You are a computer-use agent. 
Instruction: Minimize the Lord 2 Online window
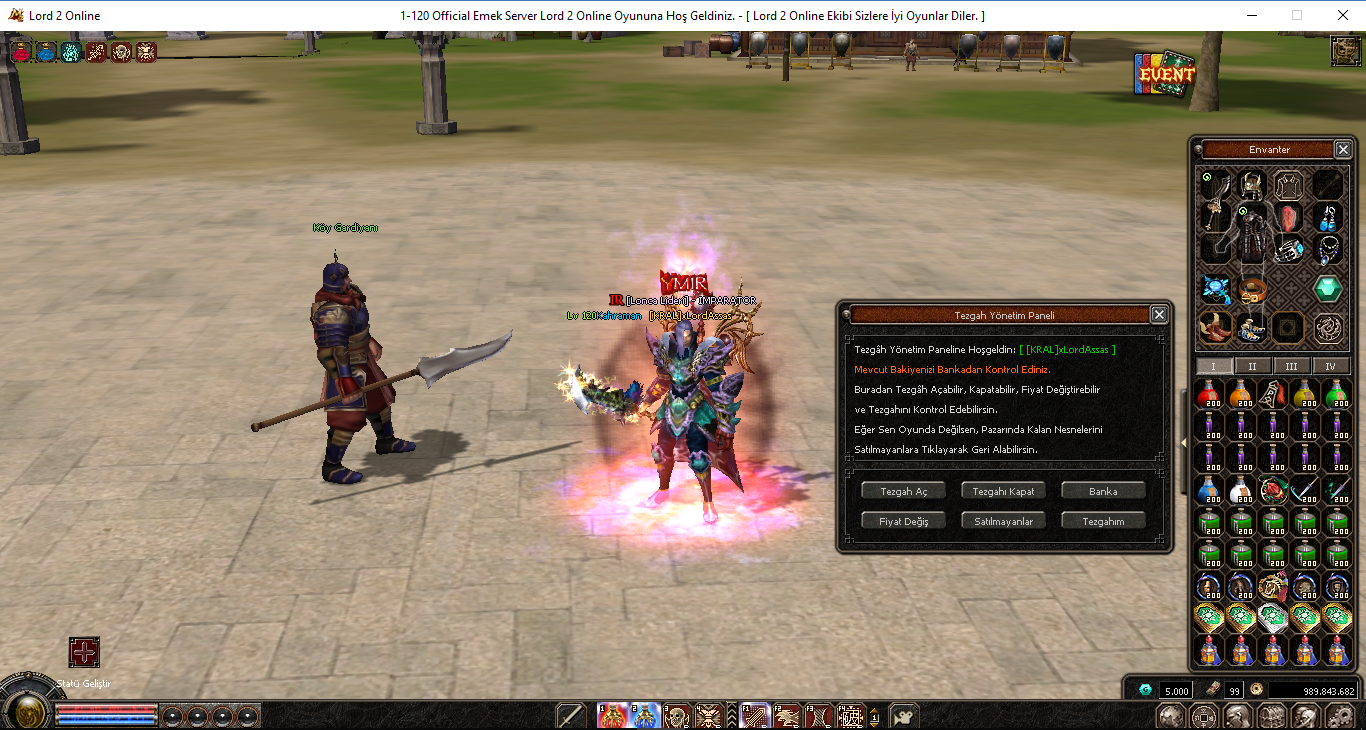(x=1252, y=15)
